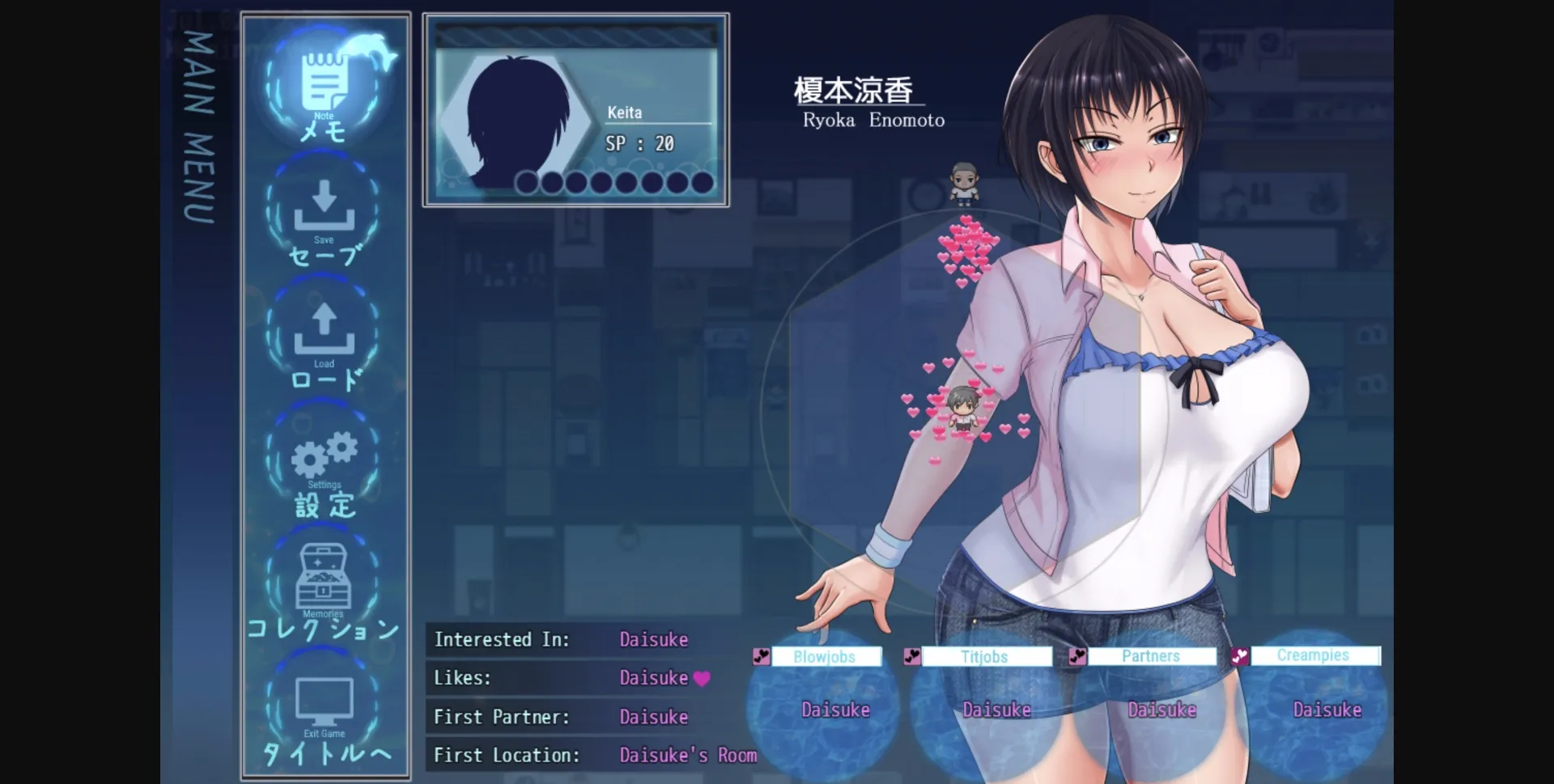Click Daisuke's Room location link
The width and height of the screenshot is (1554, 784).
688,755
